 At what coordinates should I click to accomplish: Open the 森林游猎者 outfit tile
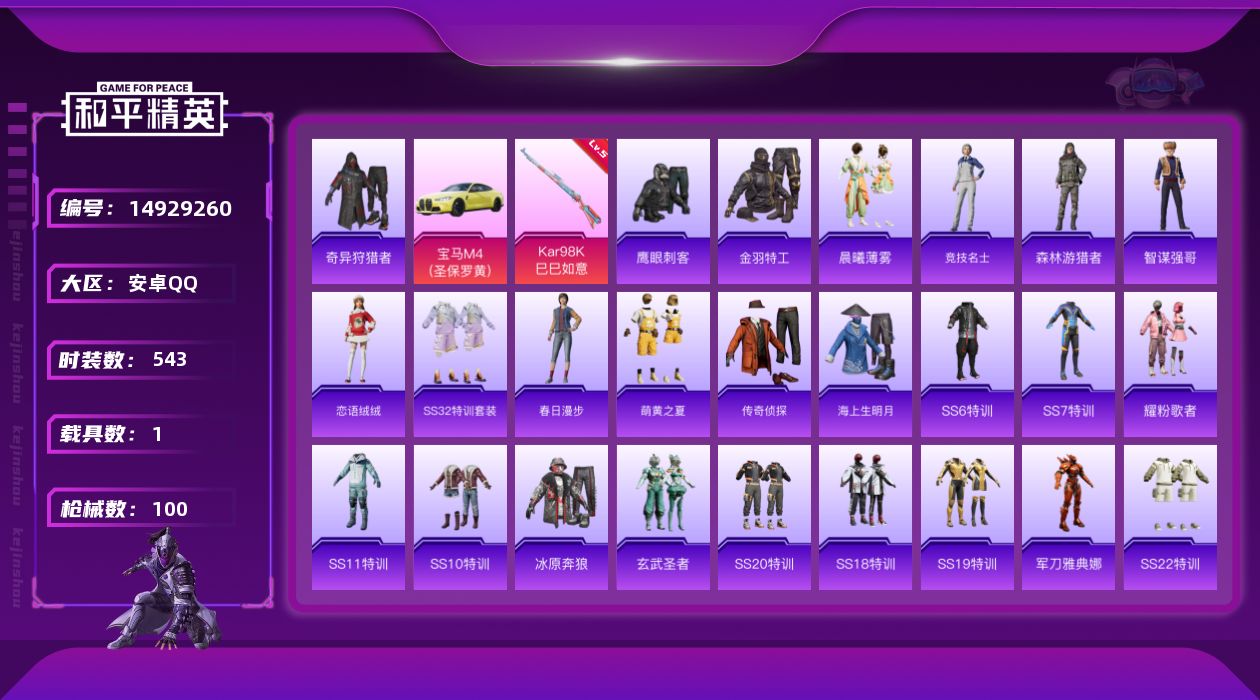click(1068, 210)
